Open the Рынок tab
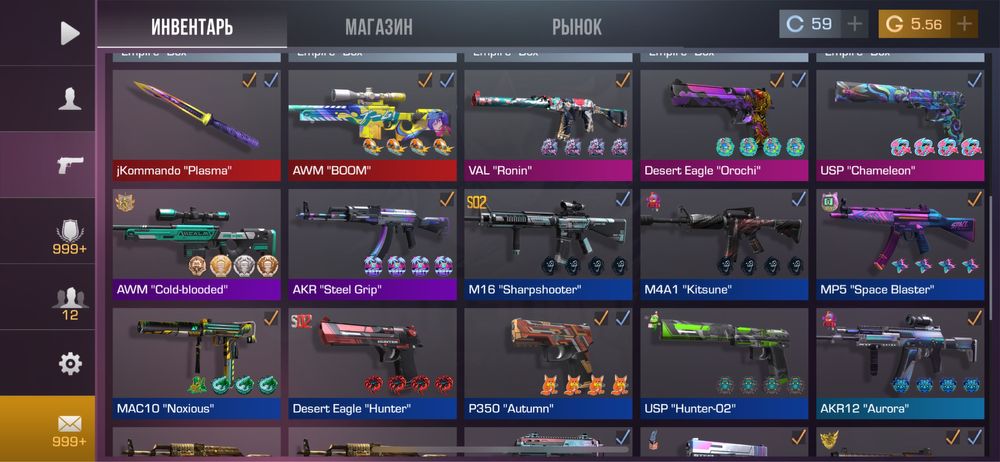Screen dimensions: 1000x462 click(577, 26)
